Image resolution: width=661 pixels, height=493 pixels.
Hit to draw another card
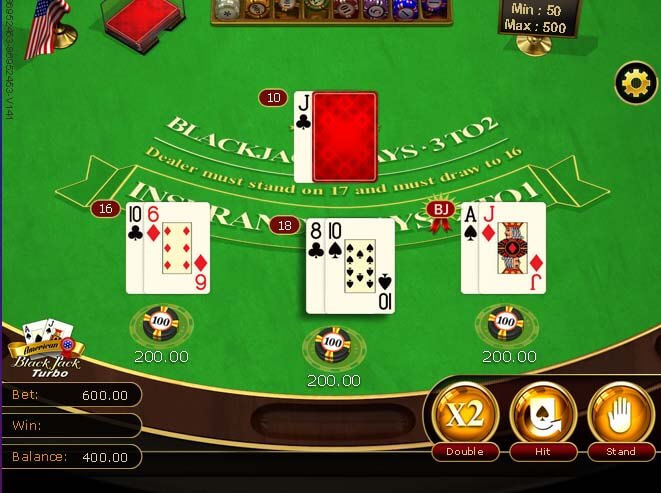[x=543, y=417]
